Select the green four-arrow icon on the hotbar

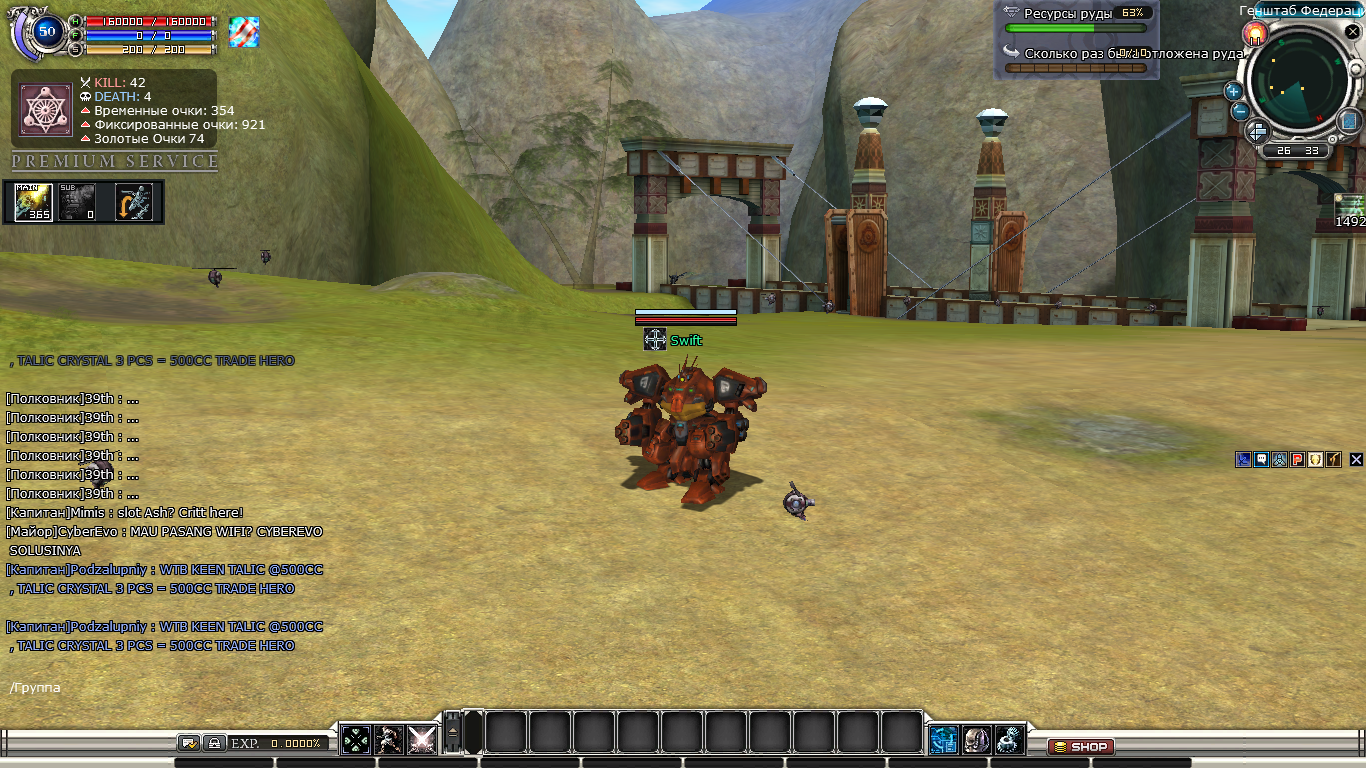tap(356, 739)
